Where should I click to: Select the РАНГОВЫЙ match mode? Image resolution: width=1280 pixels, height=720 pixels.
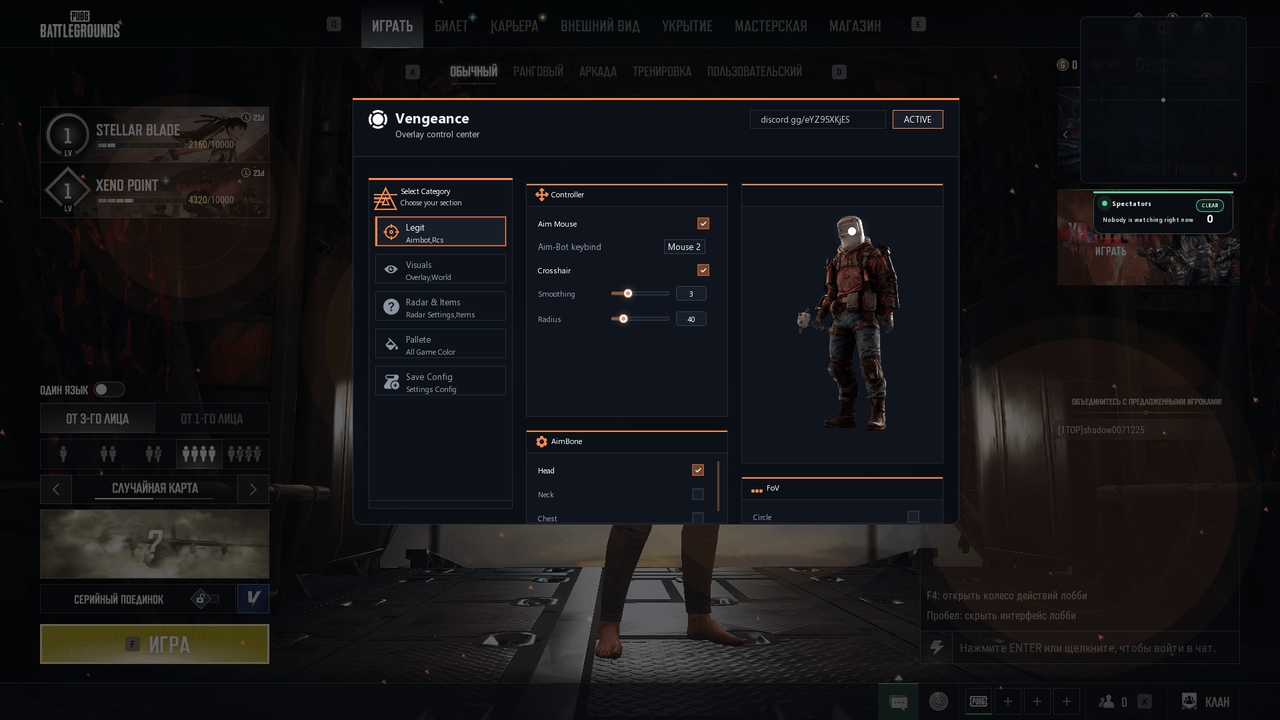(538, 72)
